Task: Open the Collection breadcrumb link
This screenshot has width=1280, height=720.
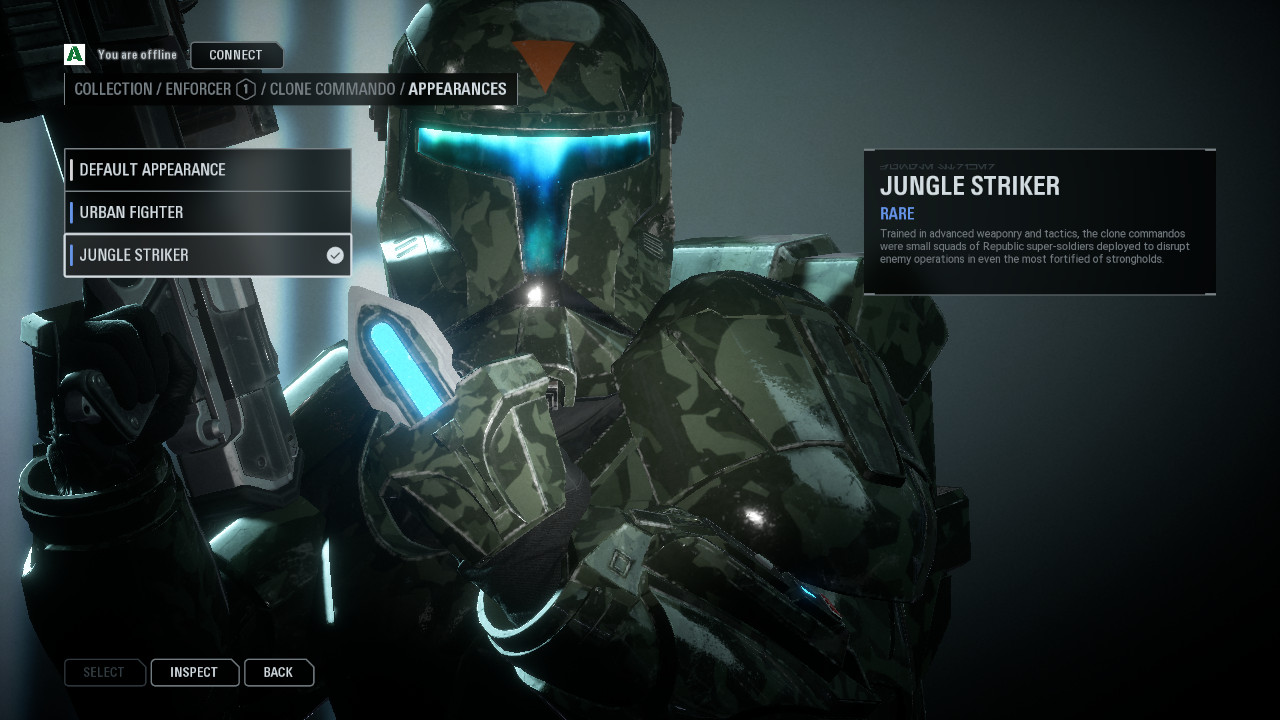Action: pos(113,89)
